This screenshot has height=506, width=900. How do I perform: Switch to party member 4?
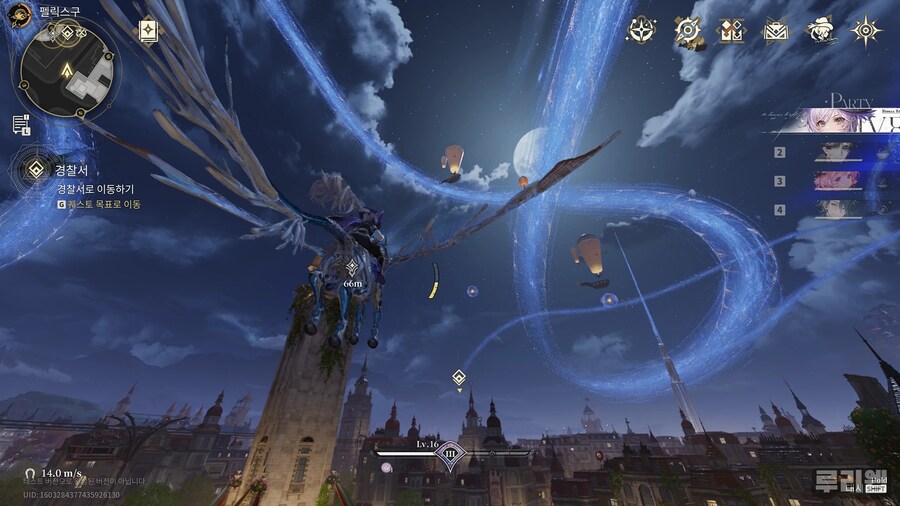pos(838,209)
